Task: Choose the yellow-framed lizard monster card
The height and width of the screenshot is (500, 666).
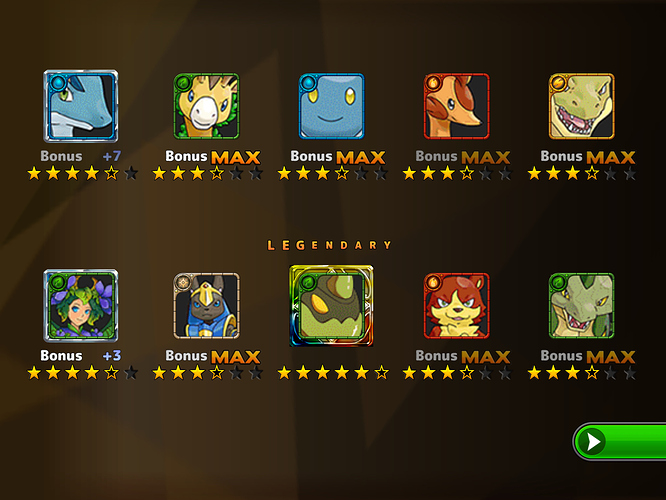Action: click(581, 106)
